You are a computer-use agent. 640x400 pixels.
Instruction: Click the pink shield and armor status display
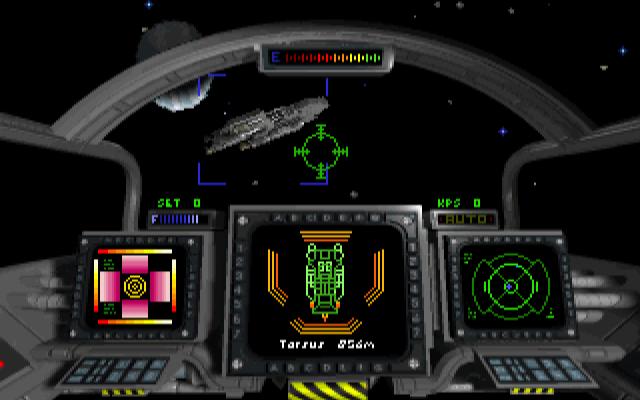point(133,285)
